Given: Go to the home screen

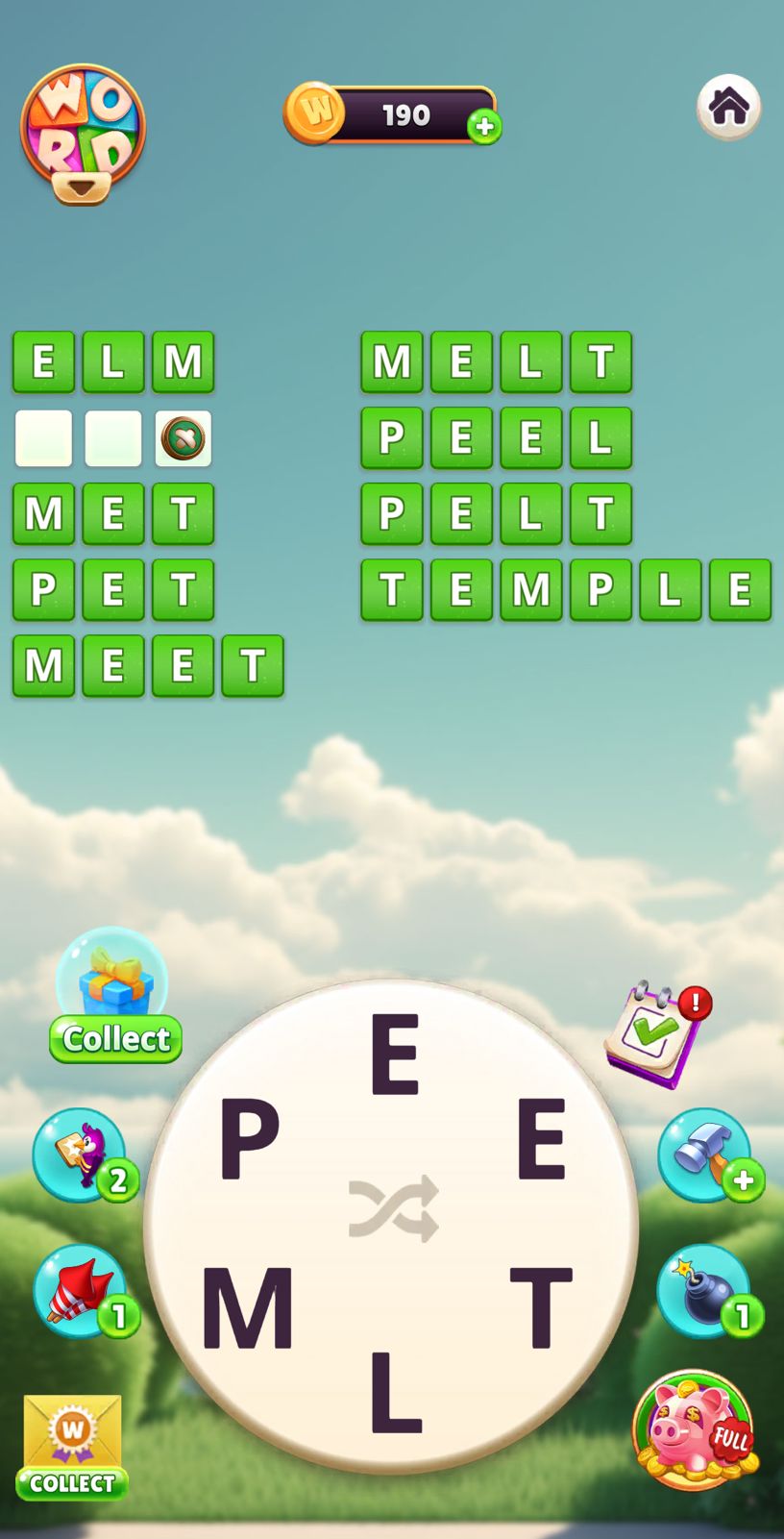Looking at the screenshot, I should [728, 107].
